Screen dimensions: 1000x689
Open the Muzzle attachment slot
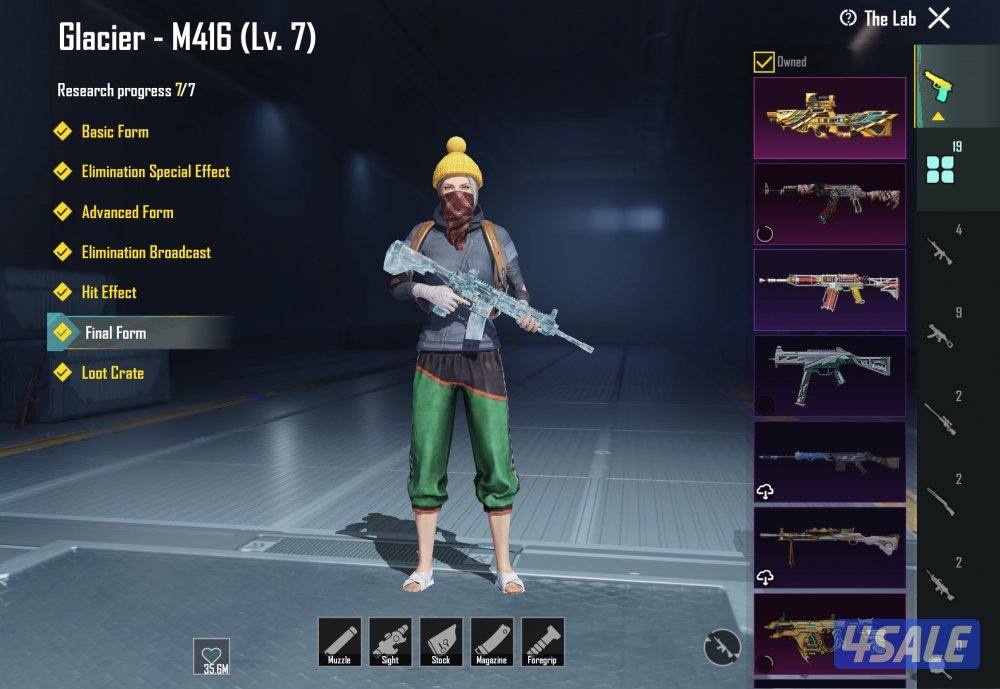coord(339,641)
